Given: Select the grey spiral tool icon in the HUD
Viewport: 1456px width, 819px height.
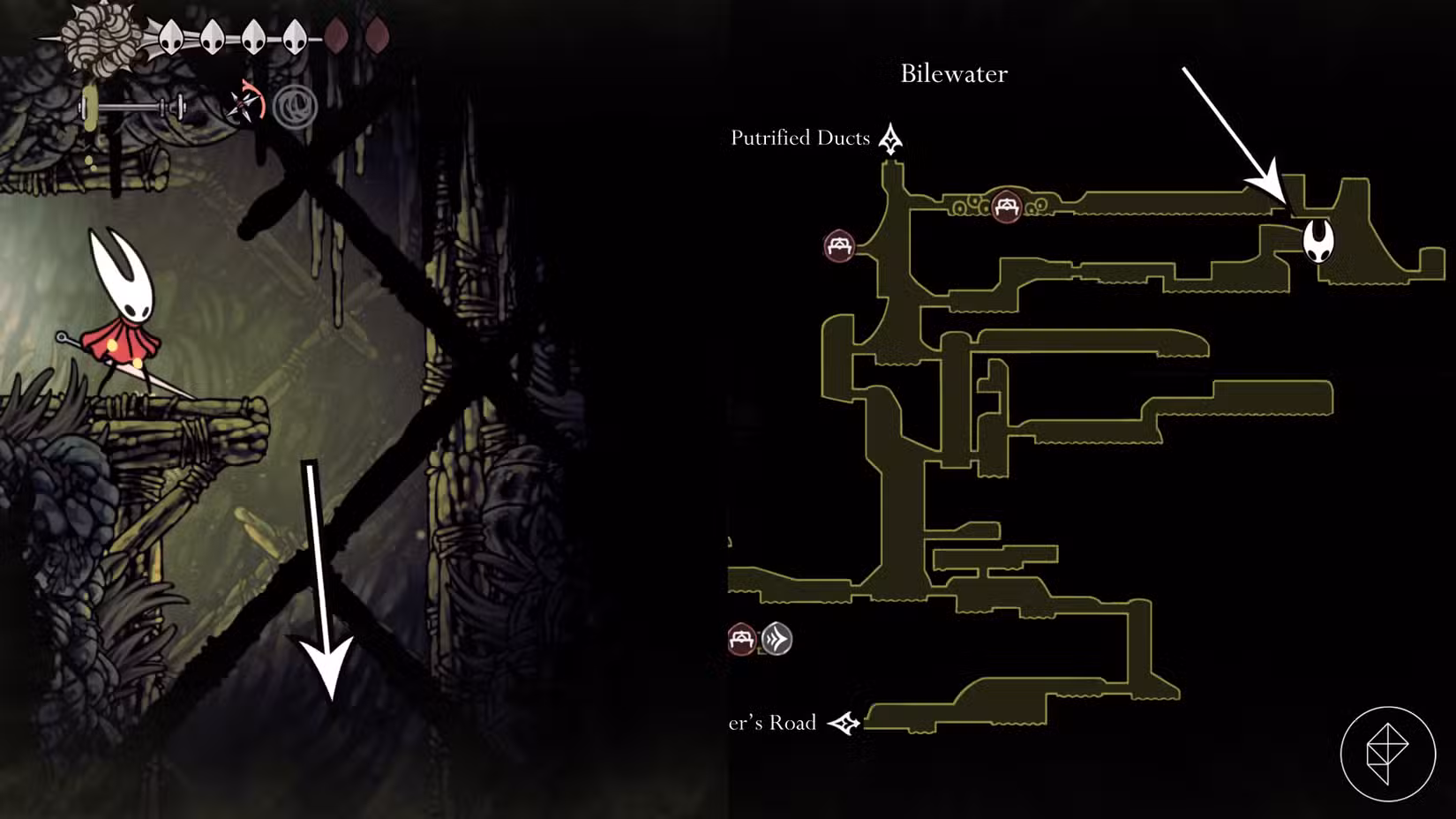Looking at the screenshot, I should [297, 109].
